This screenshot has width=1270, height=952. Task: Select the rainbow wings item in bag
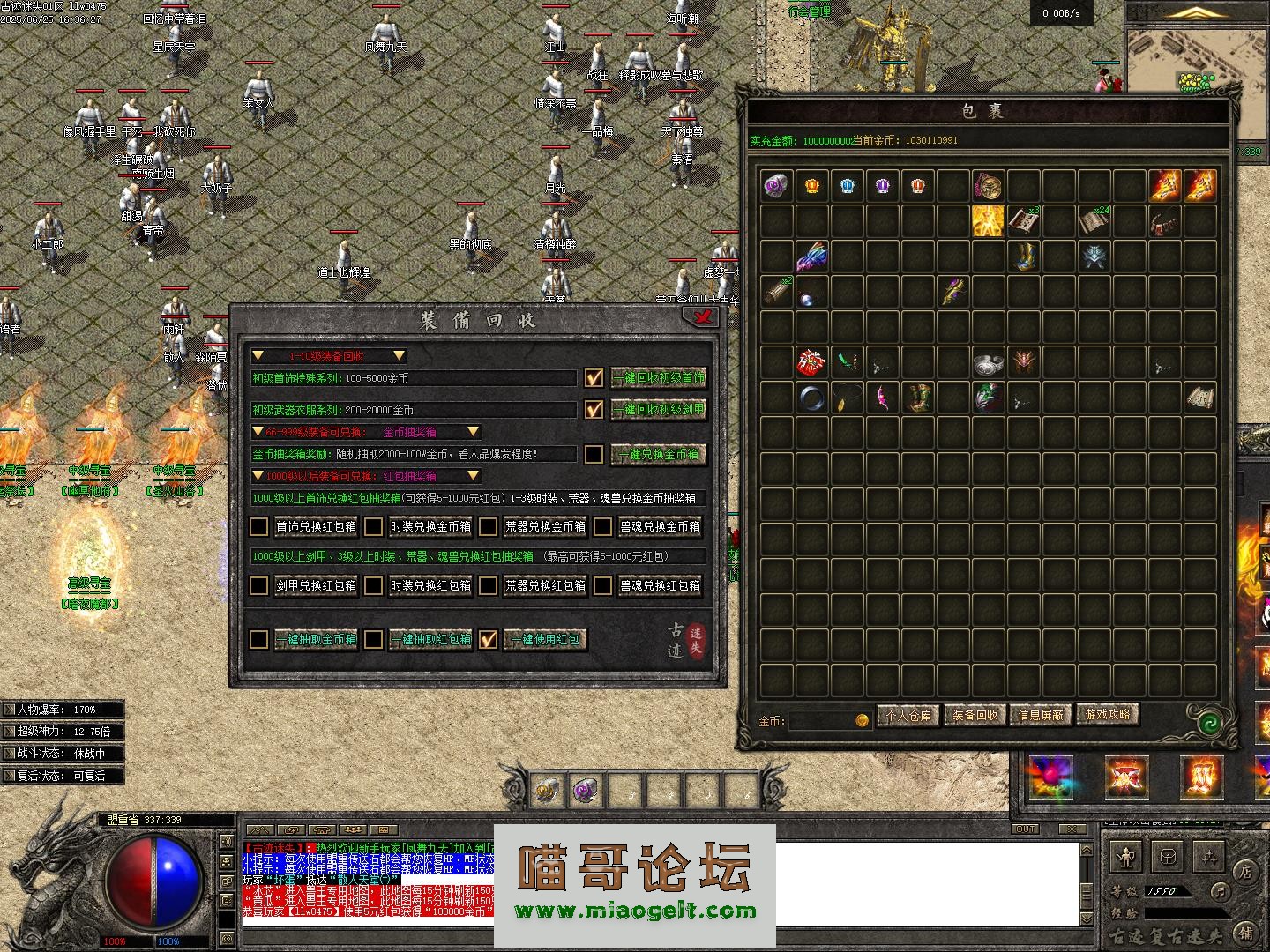point(811,257)
